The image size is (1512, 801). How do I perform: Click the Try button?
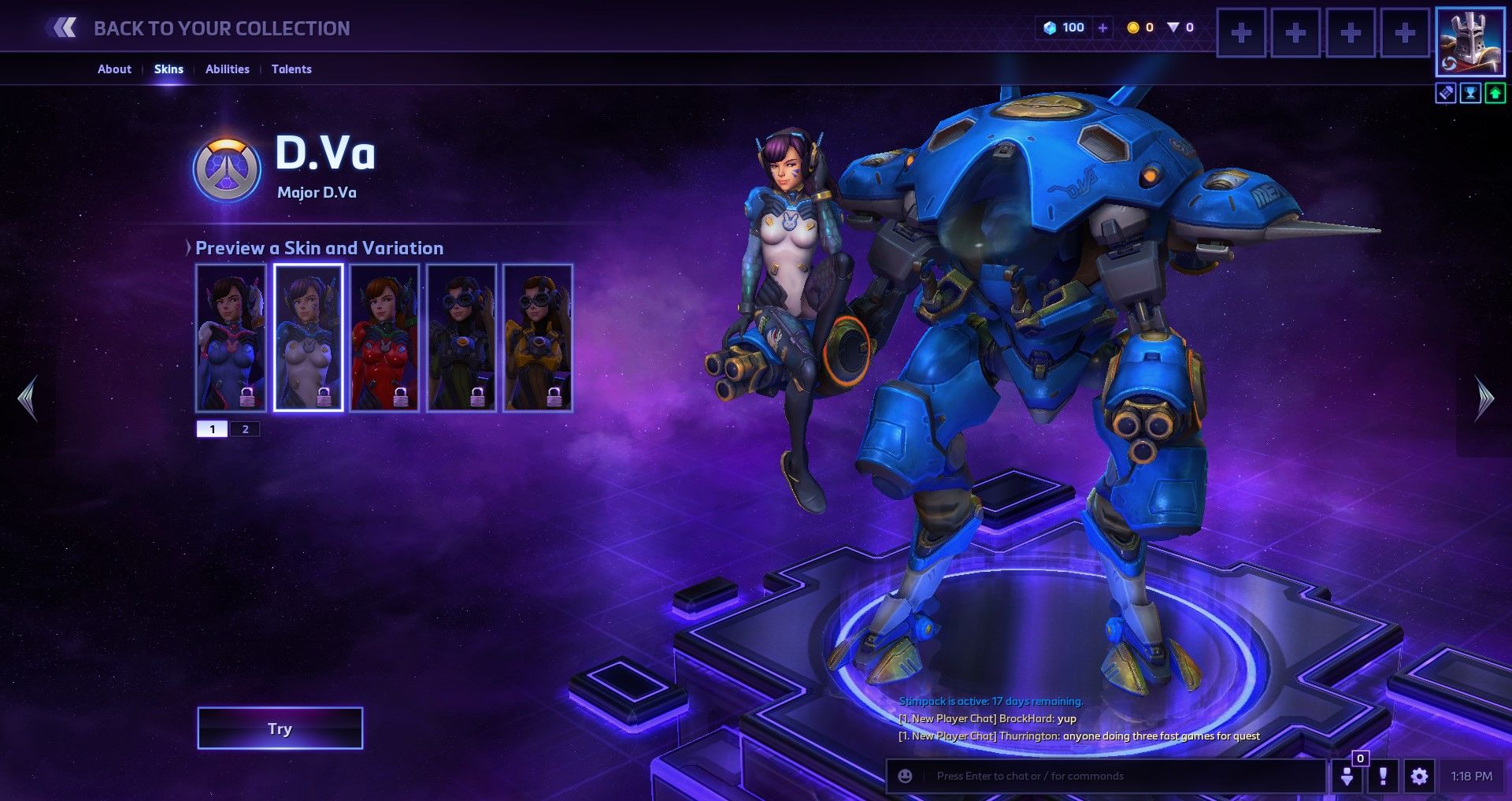[x=280, y=729]
